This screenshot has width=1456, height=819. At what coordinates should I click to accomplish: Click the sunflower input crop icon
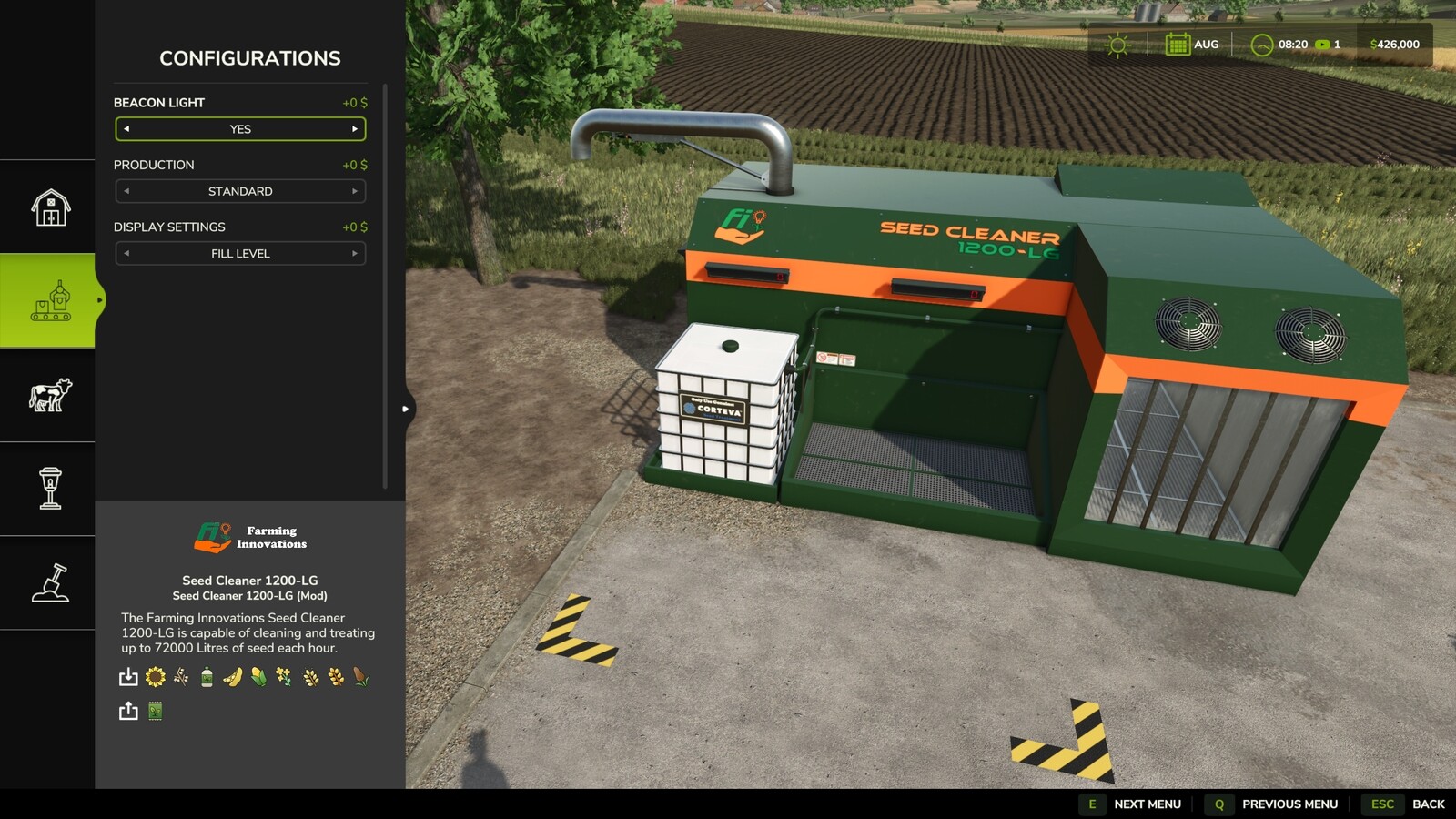tap(155, 677)
